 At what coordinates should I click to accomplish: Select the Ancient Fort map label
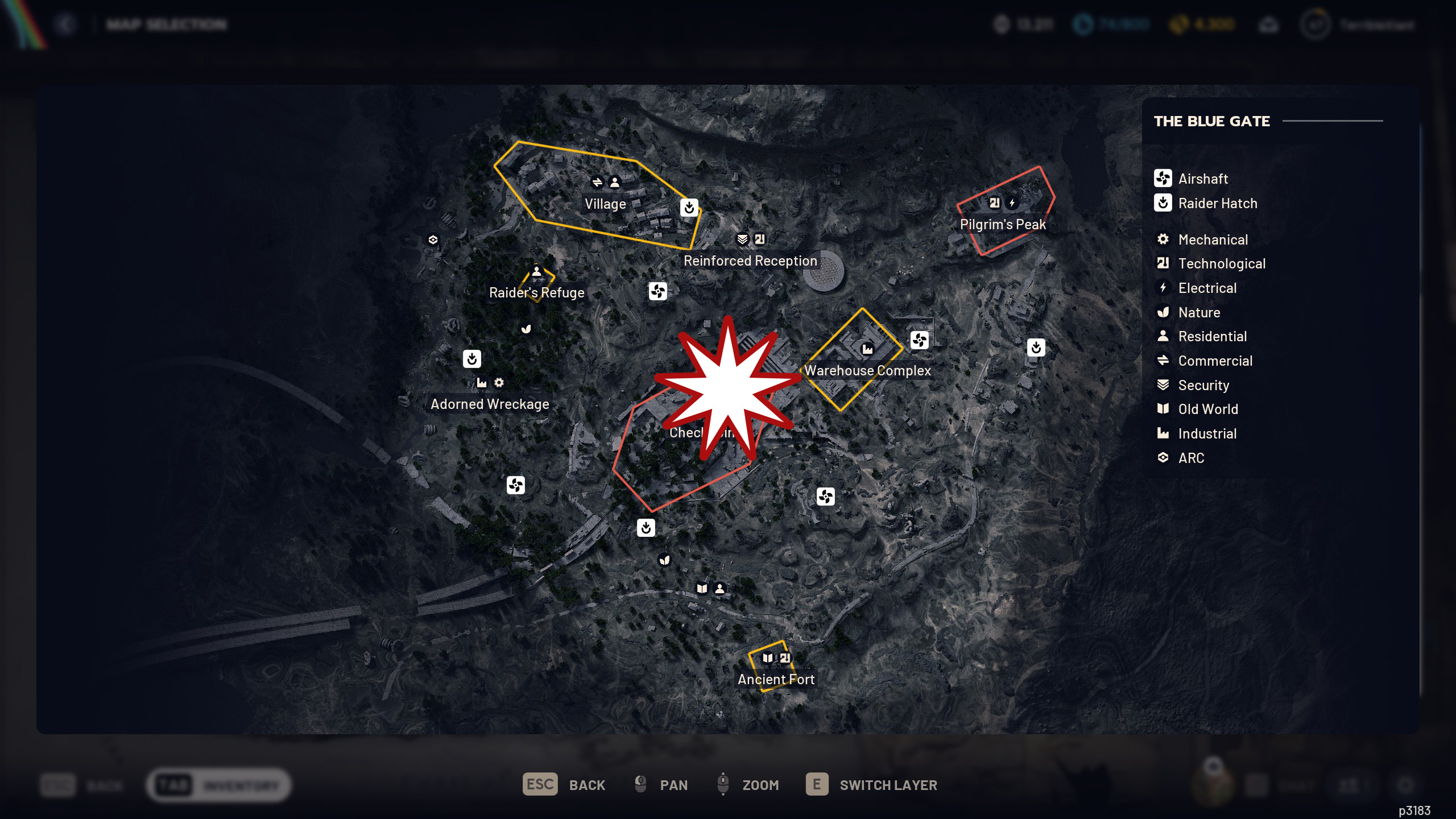(x=776, y=680)
